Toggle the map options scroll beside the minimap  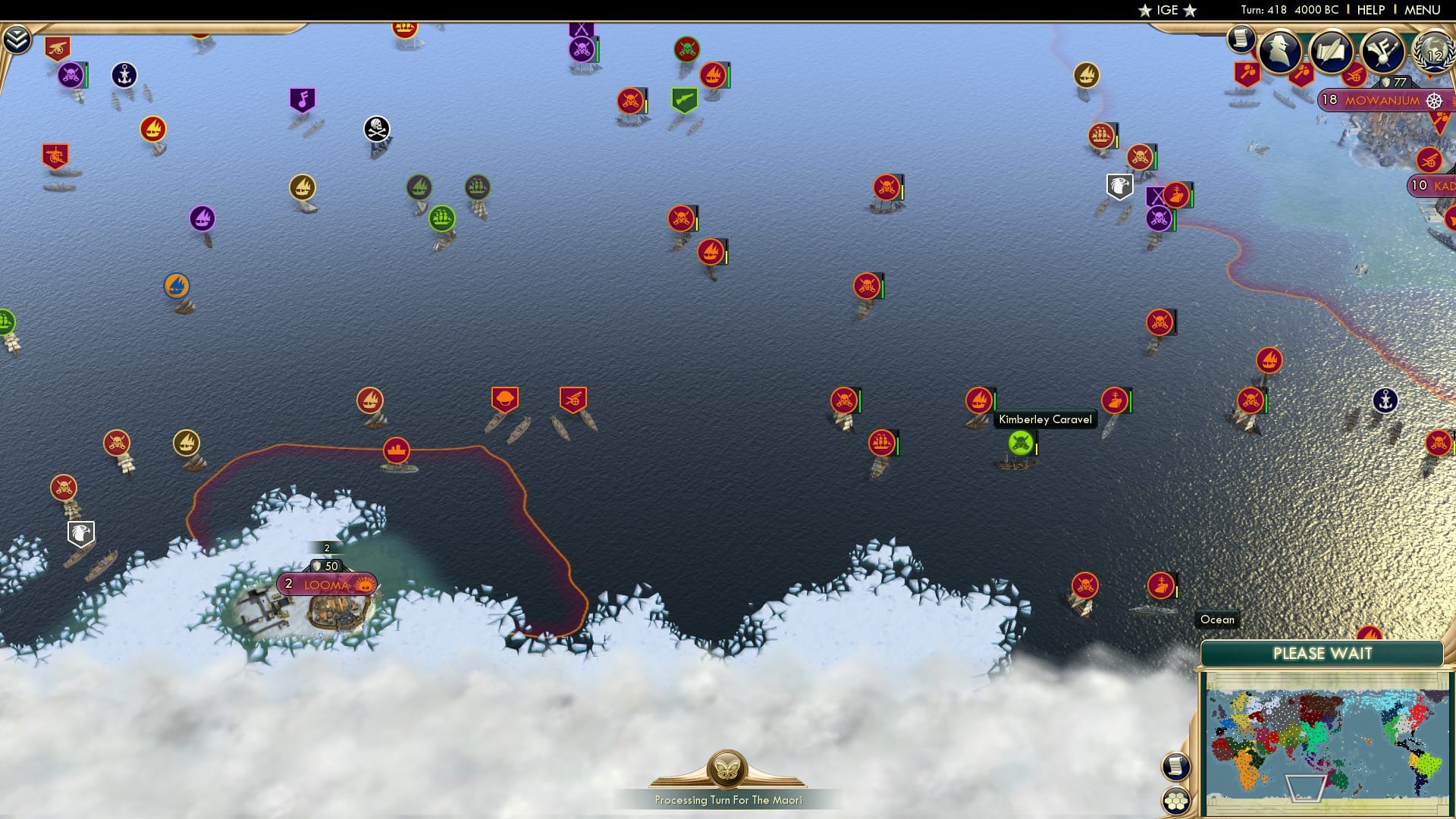point(1176,766)
